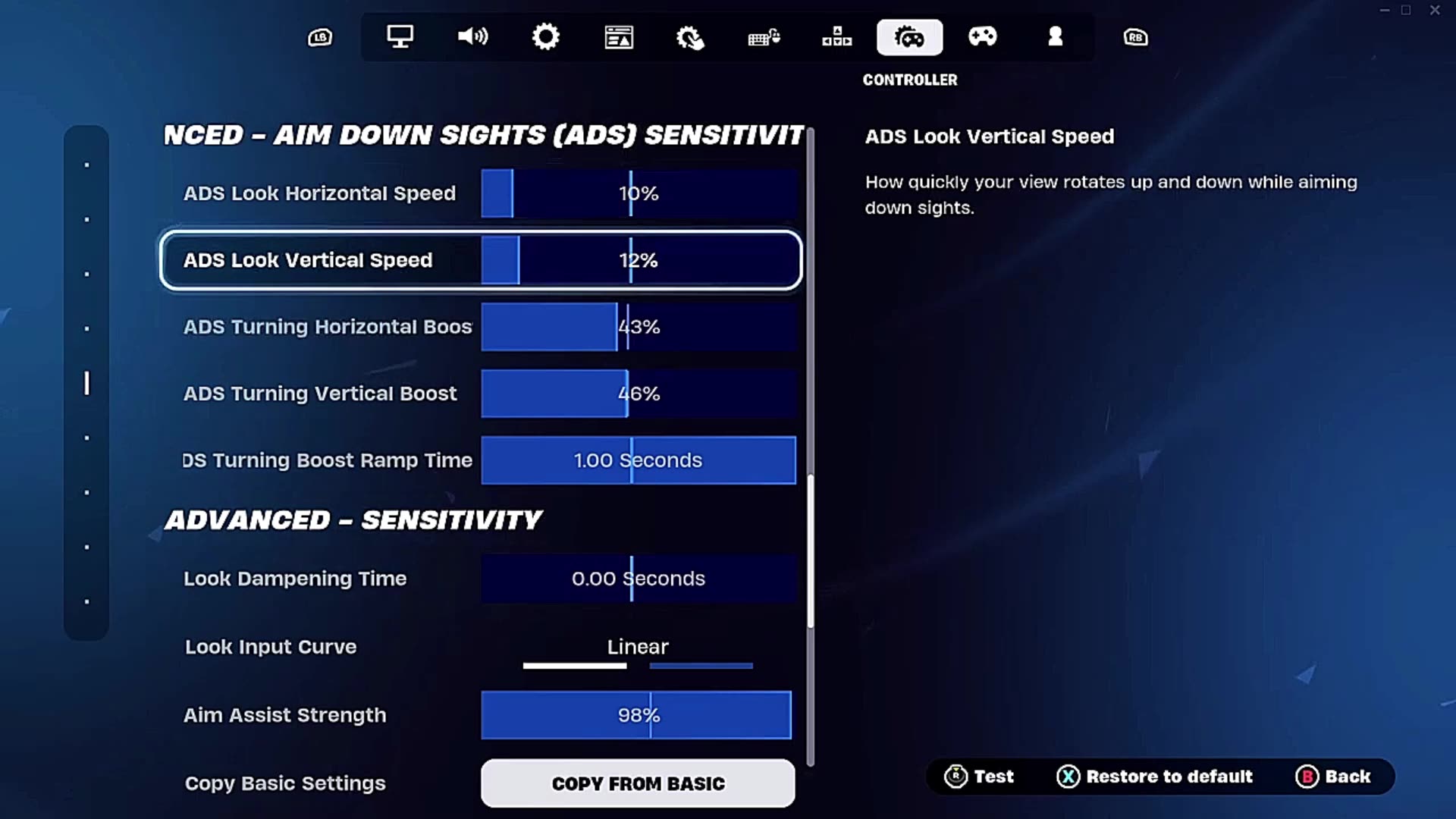The height and width of the screenshot is (819, 1456).
Task: Click Restore to default
Action: (x=1155, y=777)
